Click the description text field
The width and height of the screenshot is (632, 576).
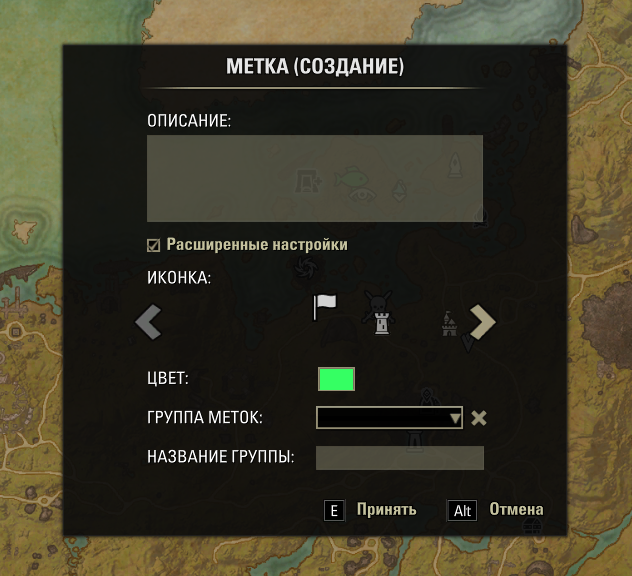314,178
